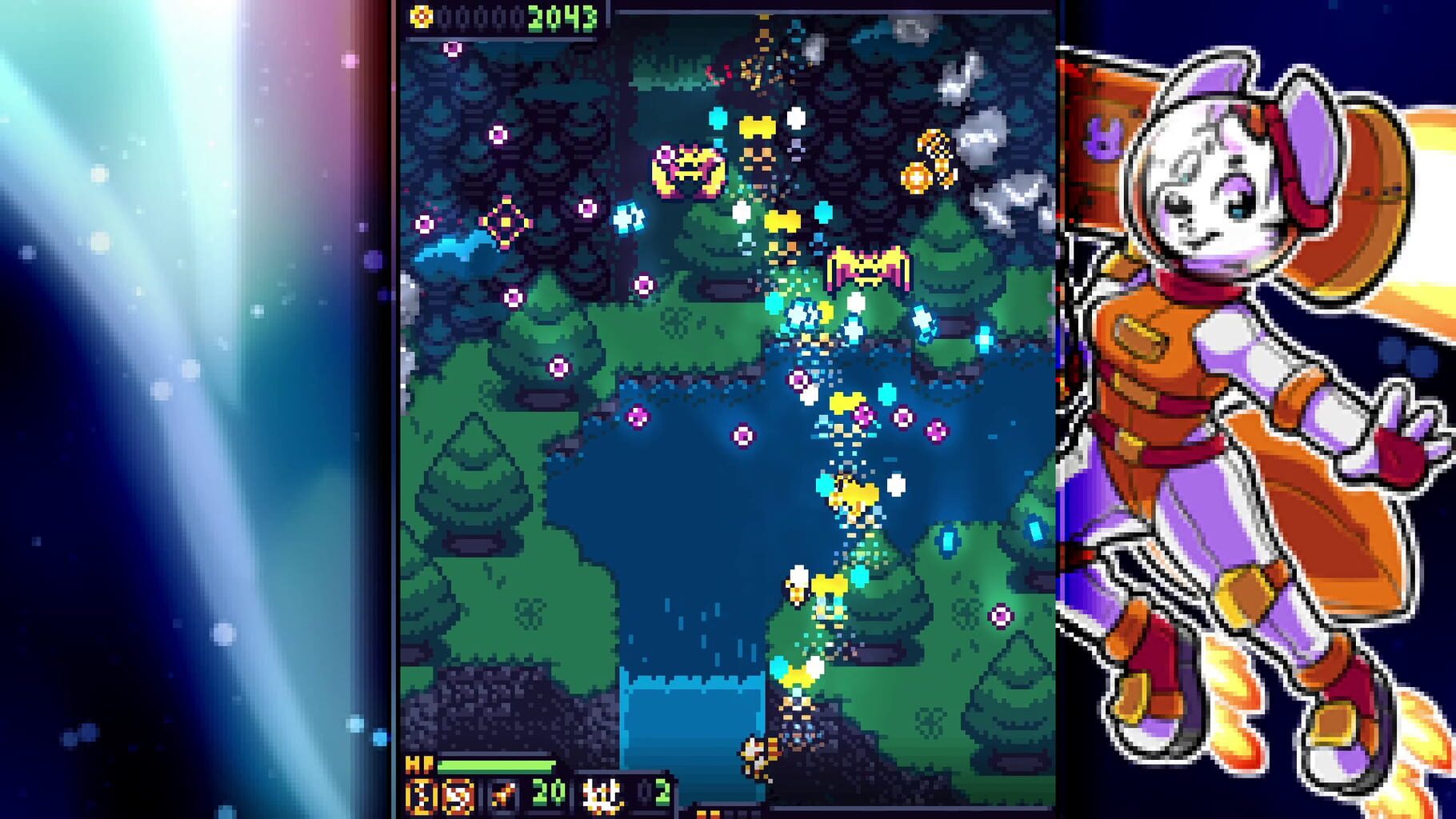Click the white bomb icon showing 2 charges
This screenshot has width=1456, height=819.
point(602,793)
